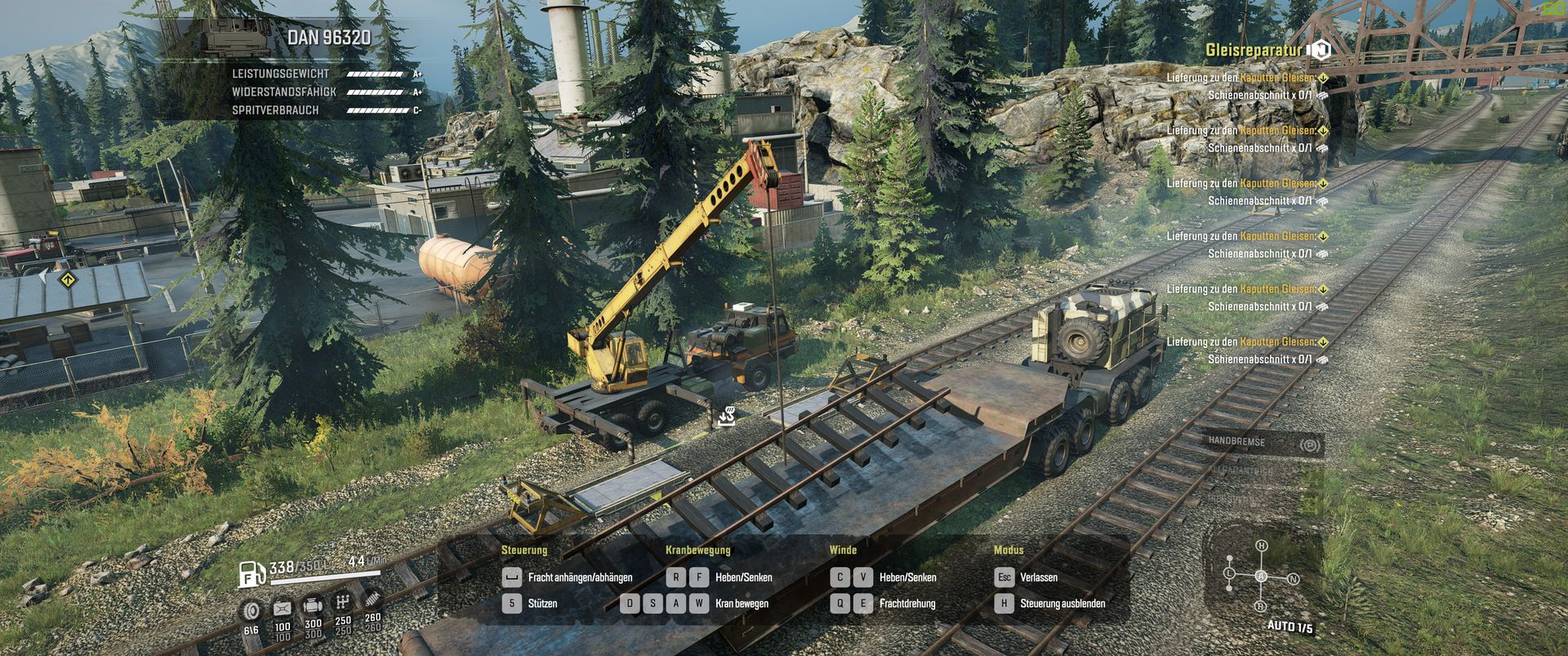
Task: Click the fuel pump icon
Action: (252, 574)
